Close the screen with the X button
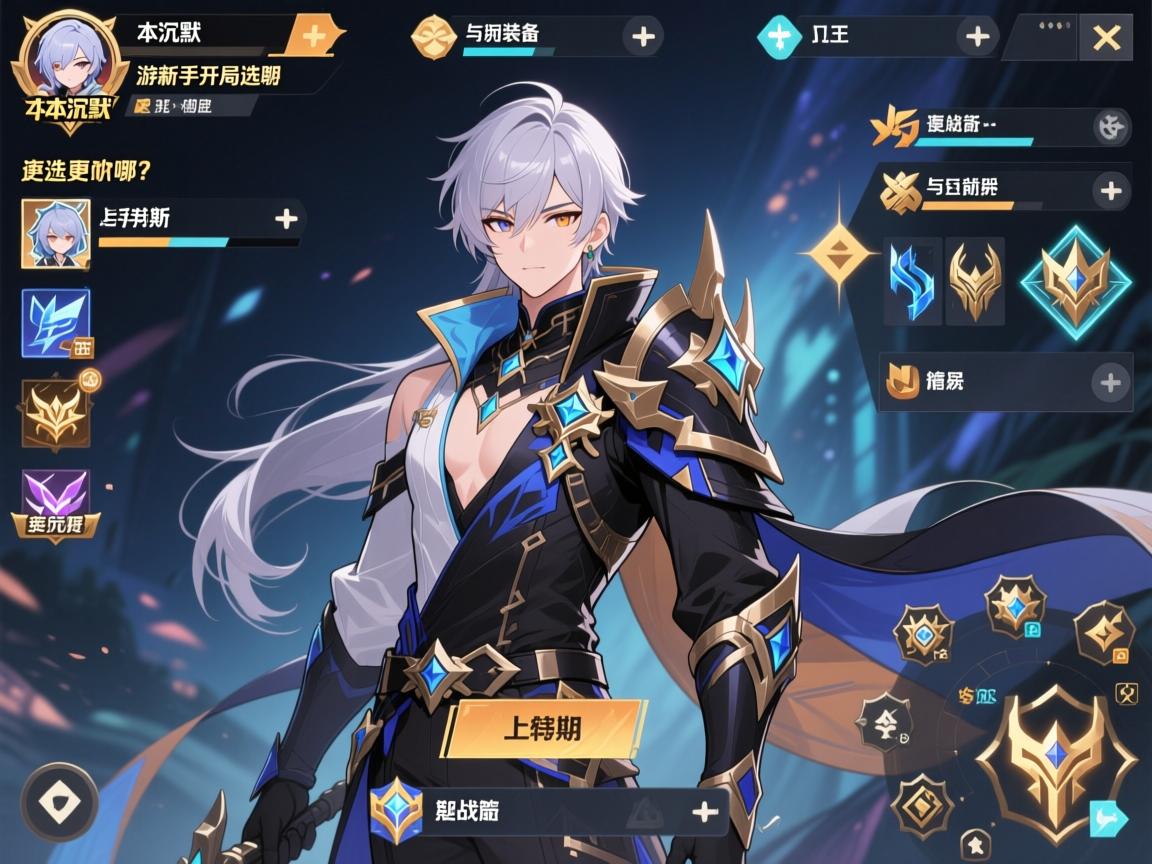Viewport: 1152px width, 864px height. (1106, 38)
